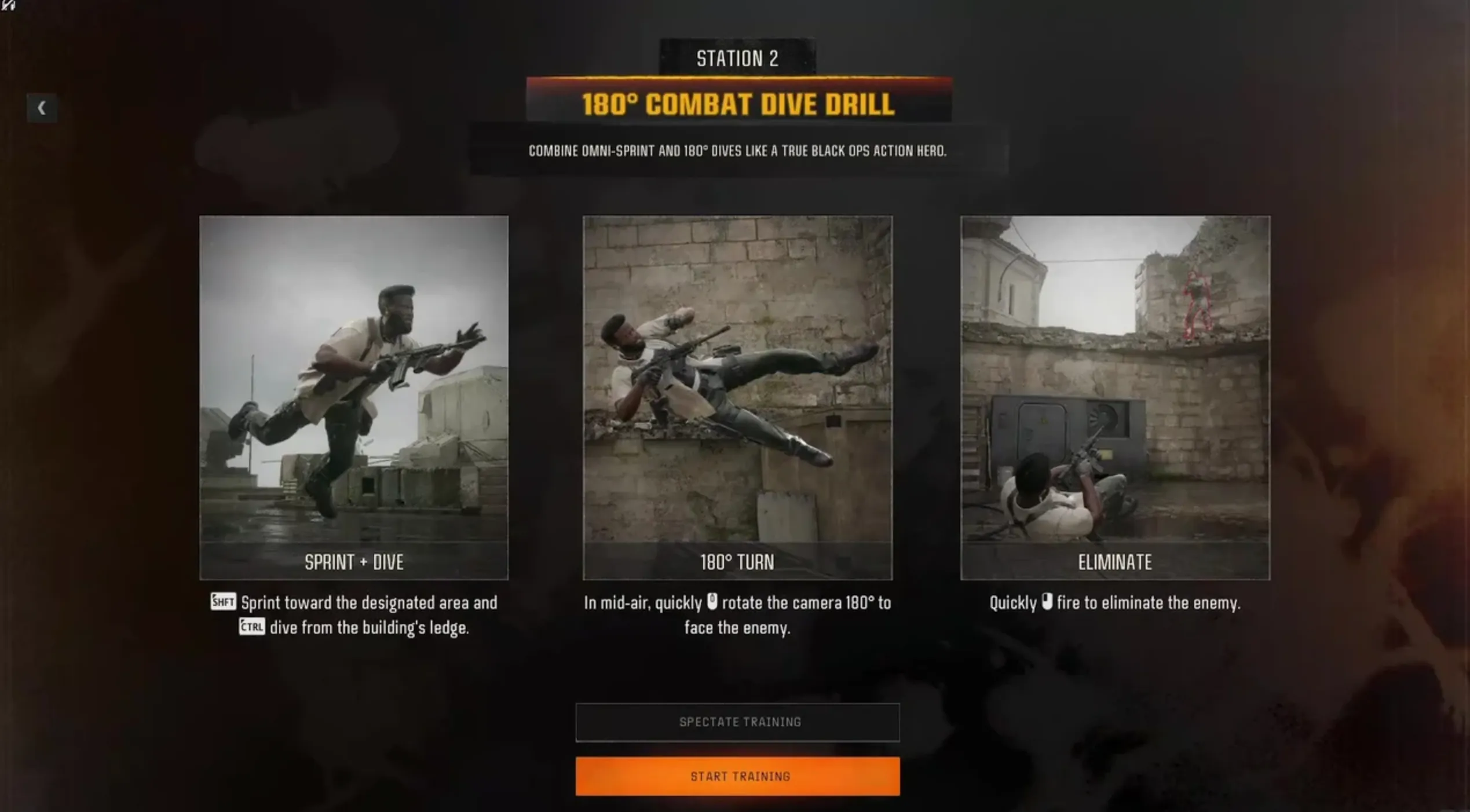The image size is (1470, 812).
Task: Collapse this screen with the back chevron
Action: pyautogui.click(x=43, y=108)
